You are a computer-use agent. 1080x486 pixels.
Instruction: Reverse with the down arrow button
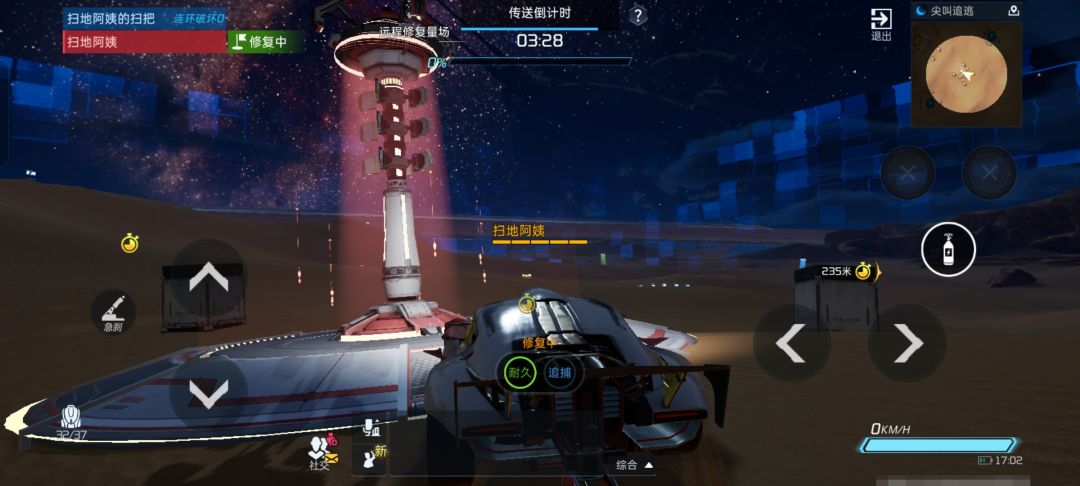(x=208, y=394)
